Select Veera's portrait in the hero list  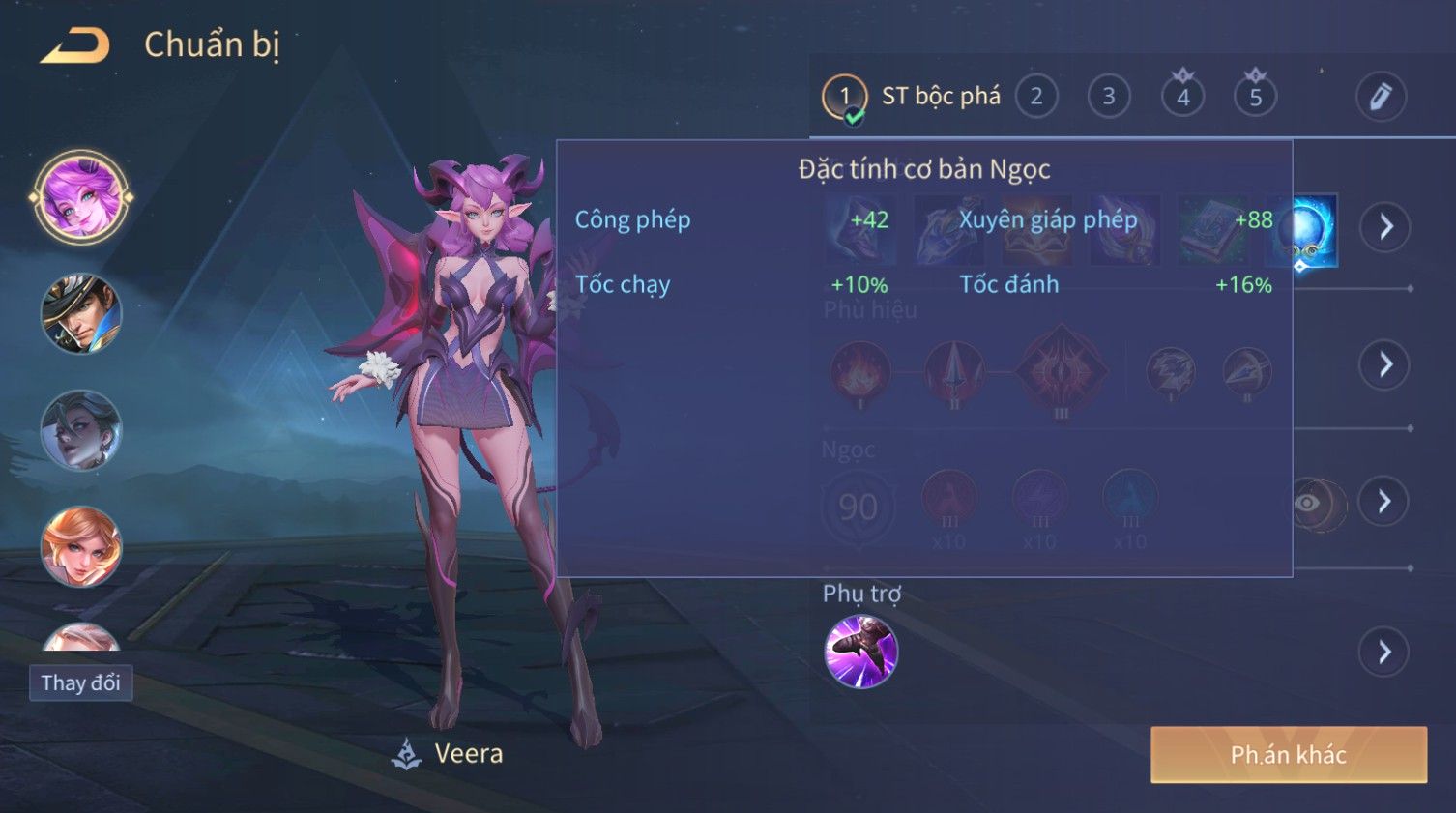pos(81,197)
